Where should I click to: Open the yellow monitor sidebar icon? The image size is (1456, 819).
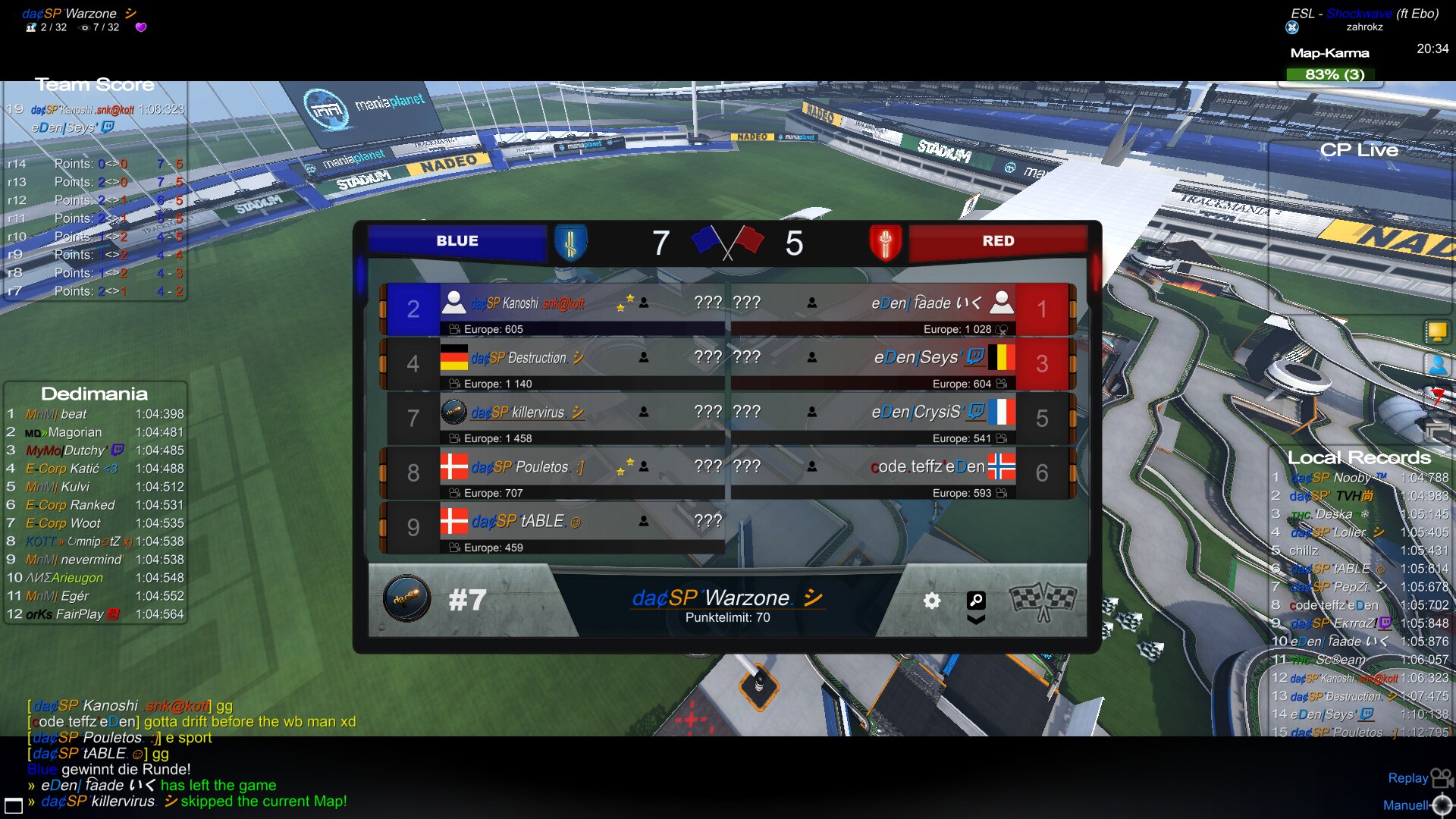tap(1436, 331)
